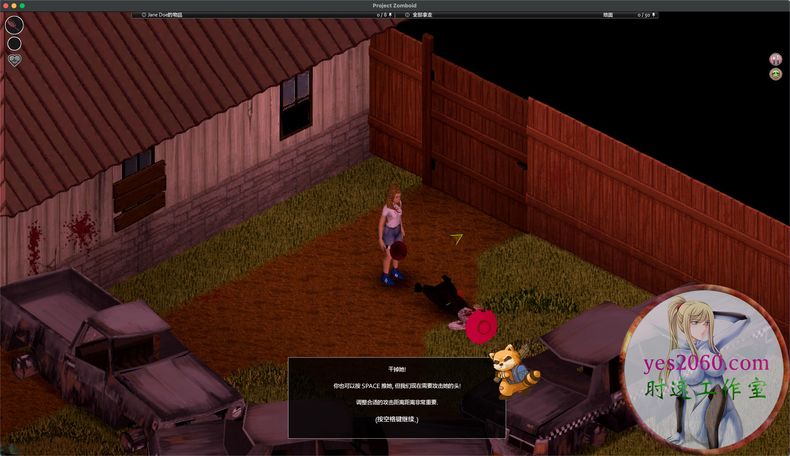The image size is (790, 456).
Task: Select the primary hand weapon slot
Action: coord(14,25)
